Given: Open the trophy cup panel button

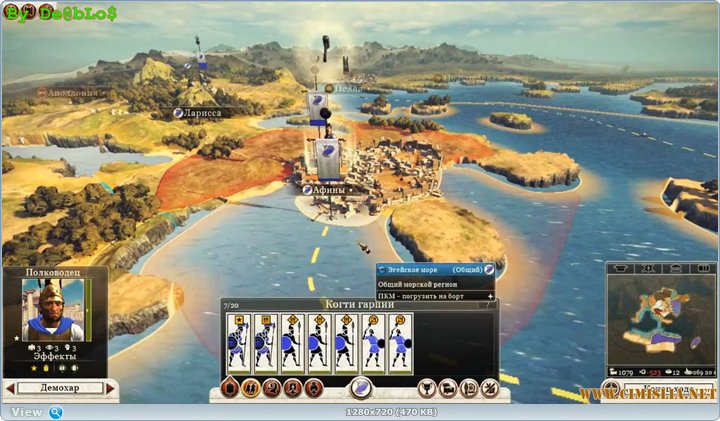Looking at the screenshot, I should click(x=425, y=388).
